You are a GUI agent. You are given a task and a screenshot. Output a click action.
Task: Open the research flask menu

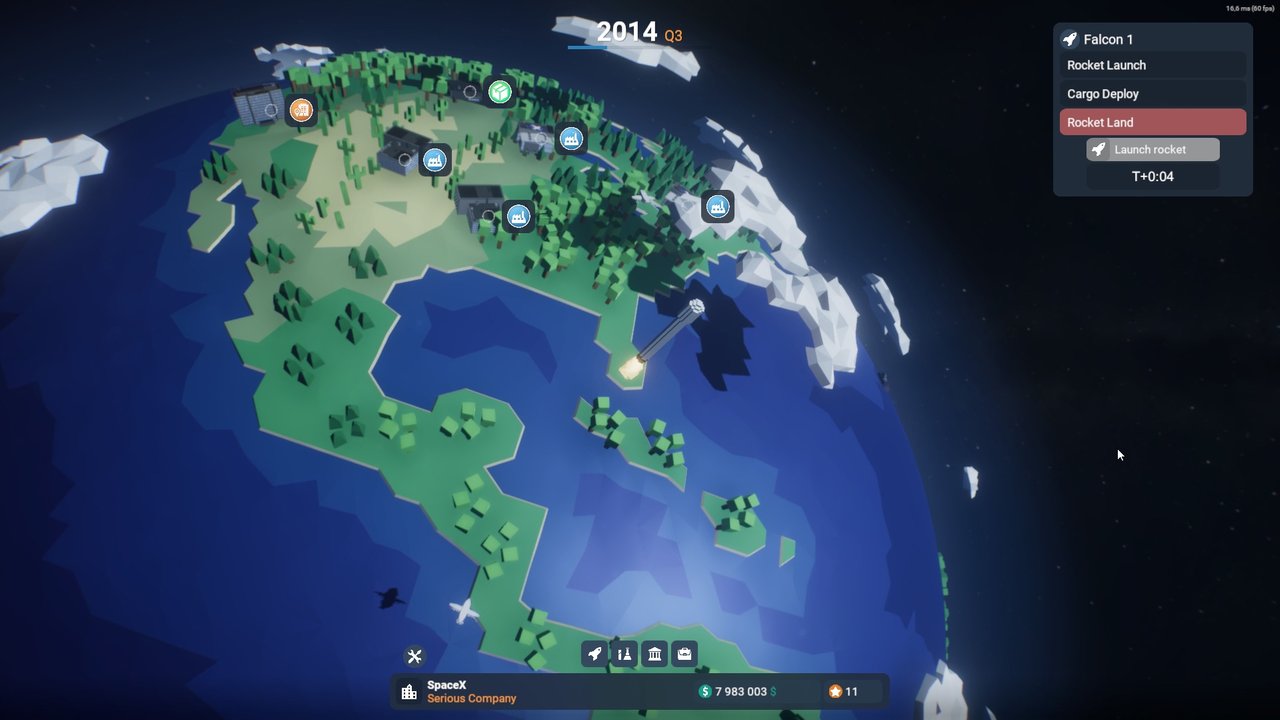[x=625, y=654]
